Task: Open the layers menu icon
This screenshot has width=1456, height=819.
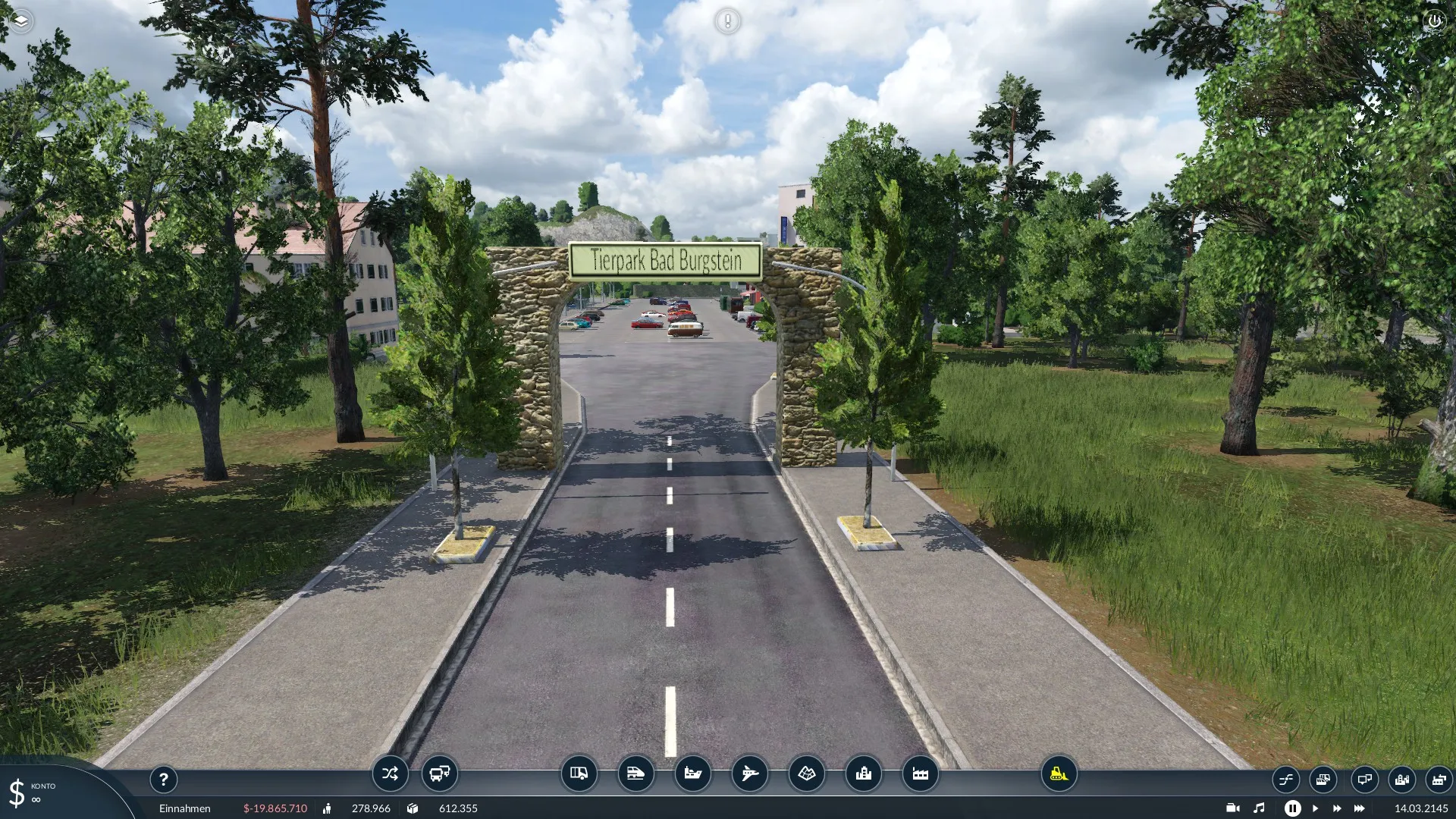Action: pyautogui.click(x=20, y=20)
